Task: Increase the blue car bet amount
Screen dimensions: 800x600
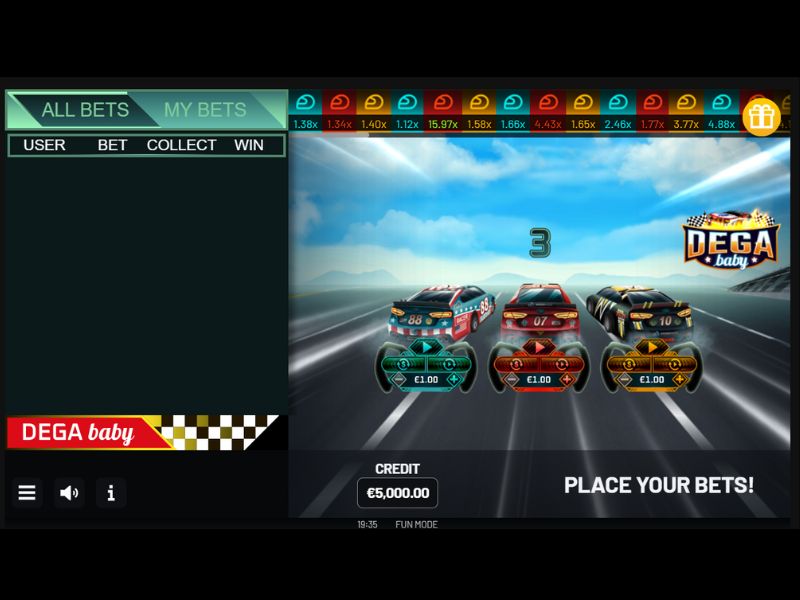Action: (455, 380)
